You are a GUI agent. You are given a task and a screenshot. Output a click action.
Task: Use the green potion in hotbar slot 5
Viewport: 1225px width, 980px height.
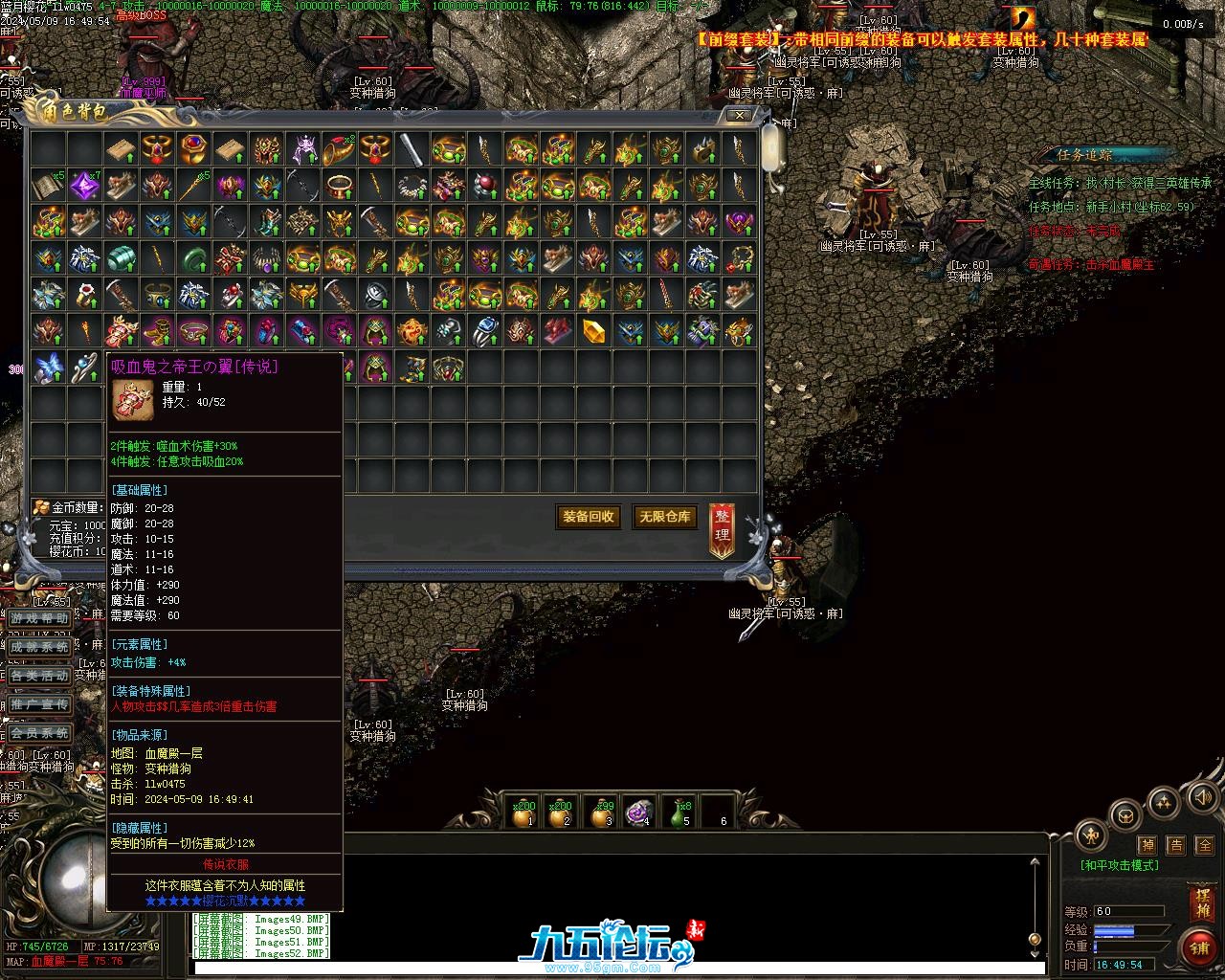click(x=679, y=813)
